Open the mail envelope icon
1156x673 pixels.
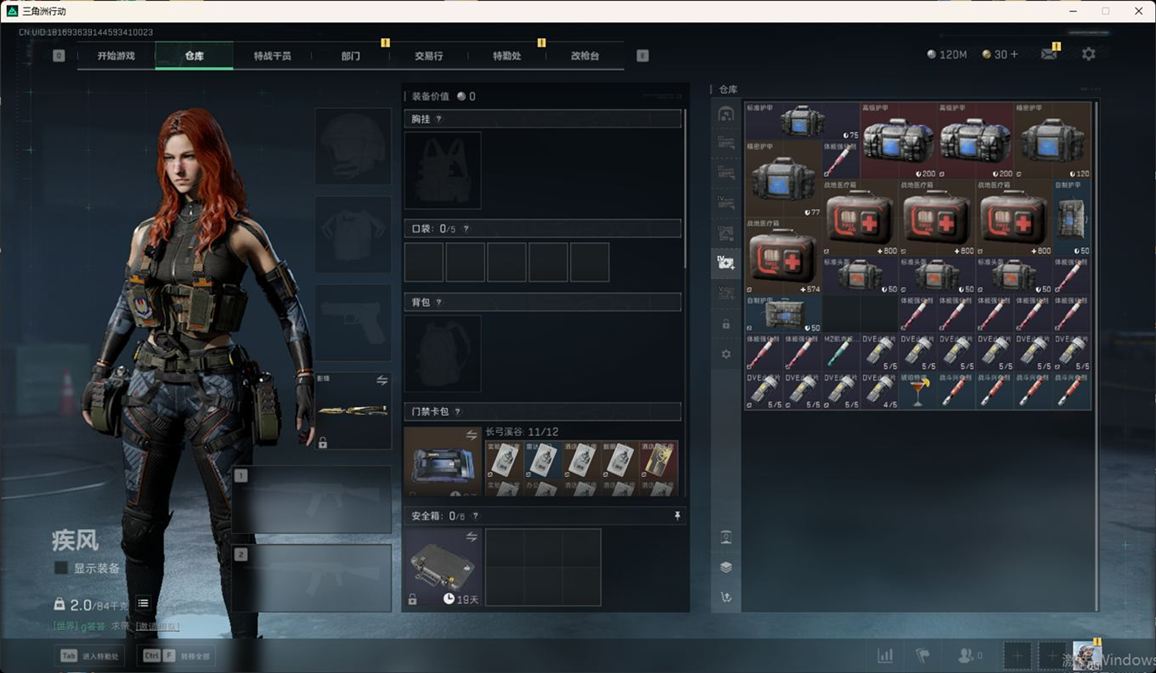[x=1048, y=54]
